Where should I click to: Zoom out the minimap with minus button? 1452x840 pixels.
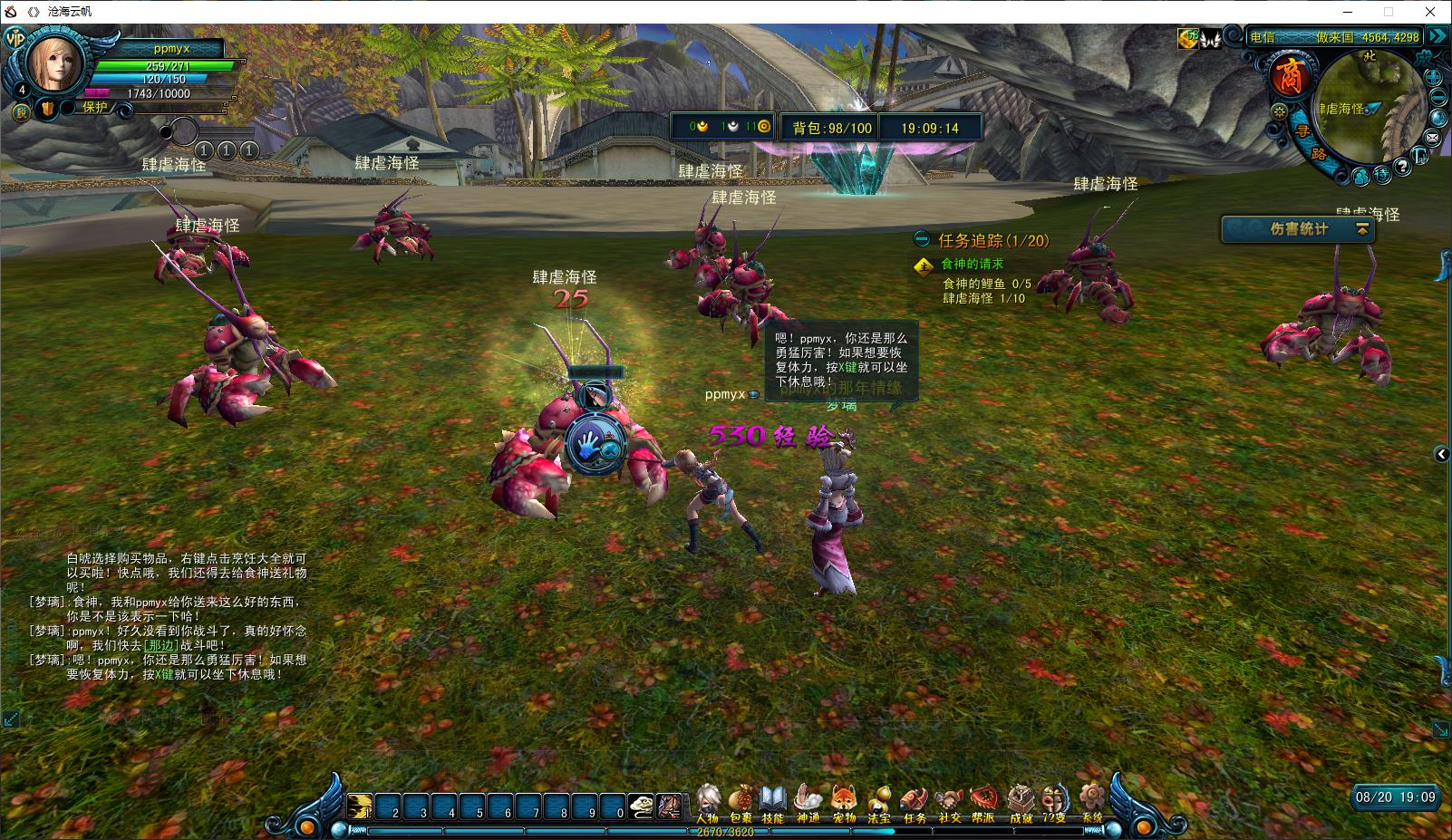[x=1438, y=98]
